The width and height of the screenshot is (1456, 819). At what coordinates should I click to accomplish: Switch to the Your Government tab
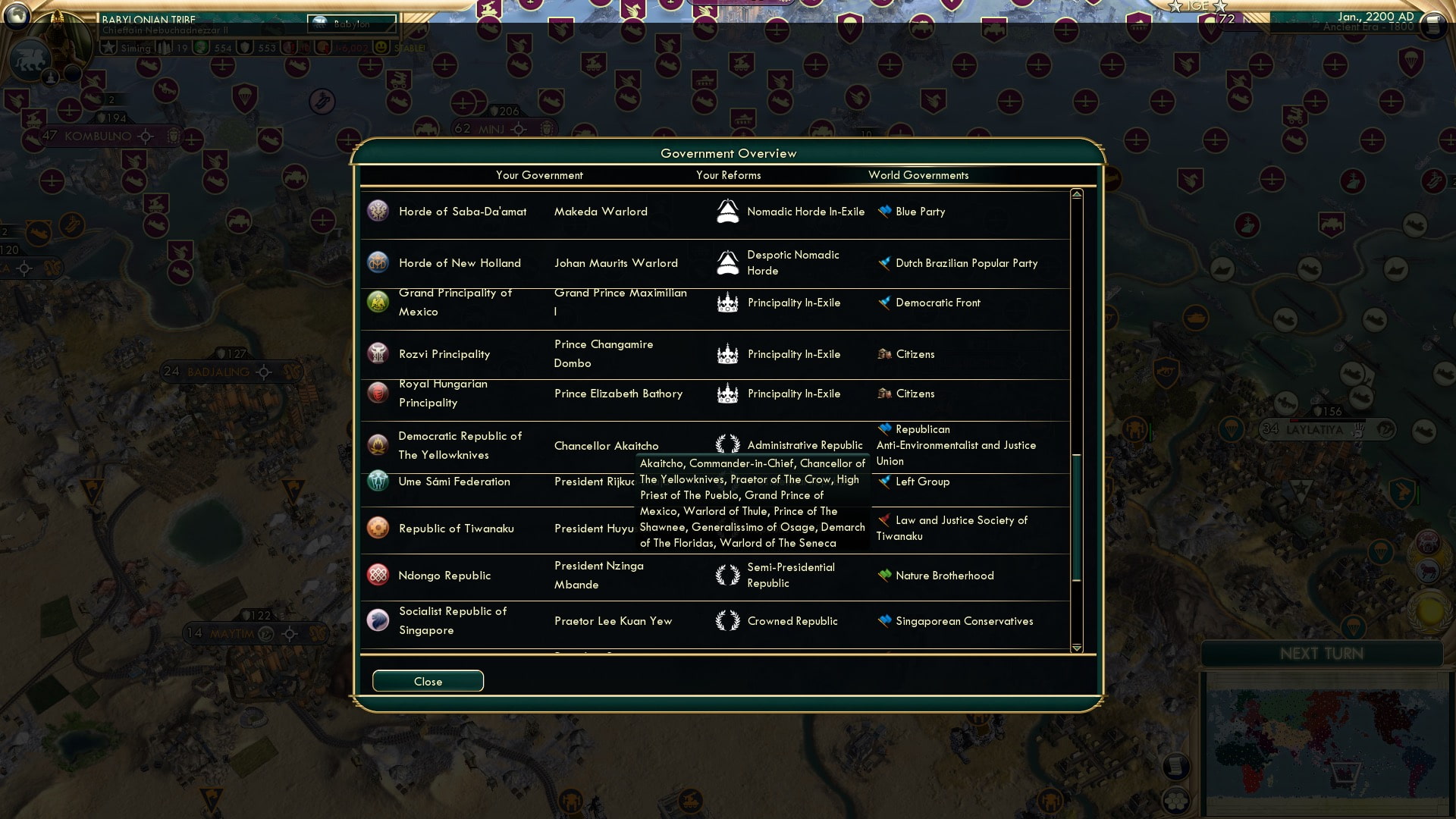click(x=540, y=175)
